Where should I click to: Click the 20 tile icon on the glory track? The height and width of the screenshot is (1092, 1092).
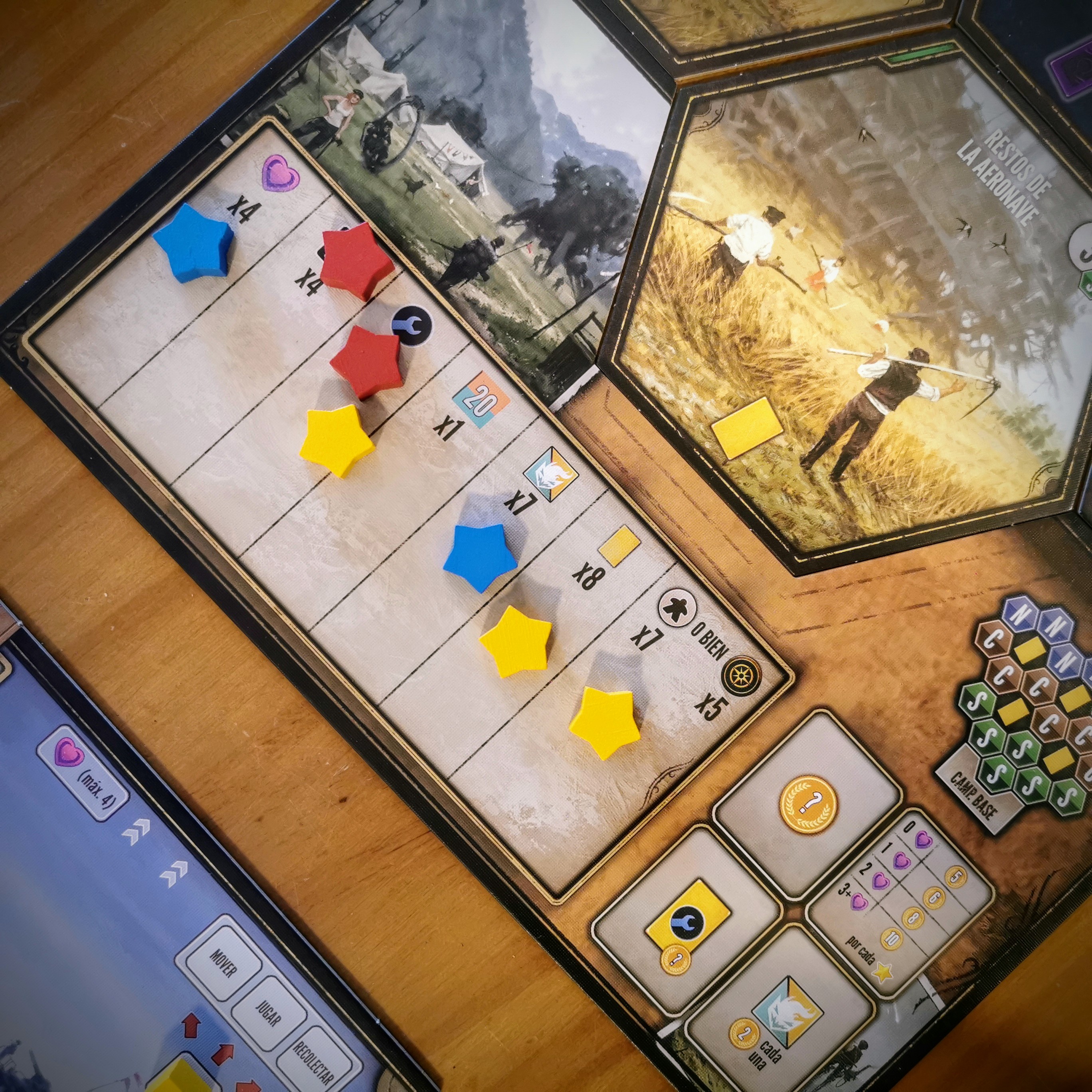[481, 400]
